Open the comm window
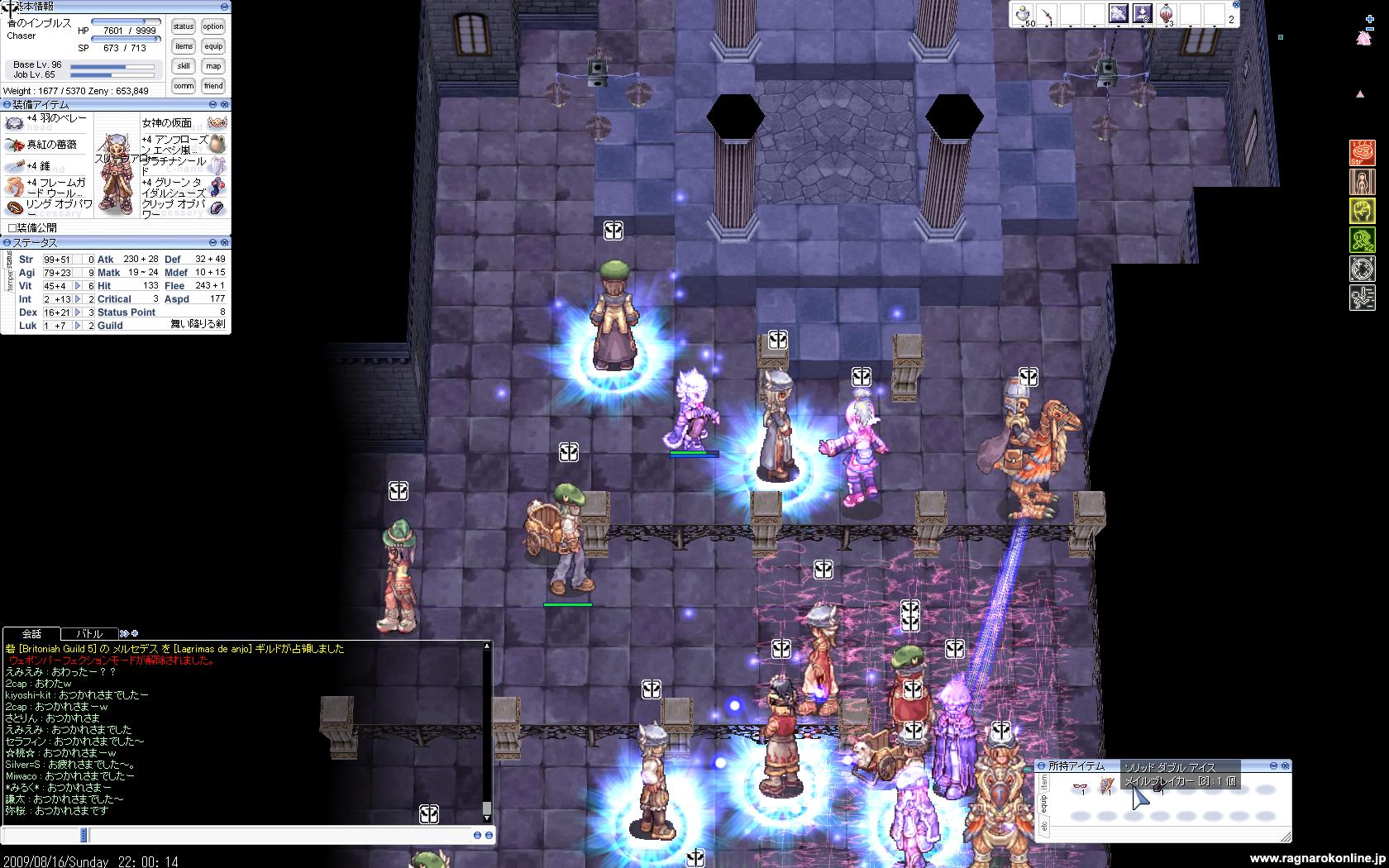The width and height of the screenshot is (1389, 868). point(184,86)
